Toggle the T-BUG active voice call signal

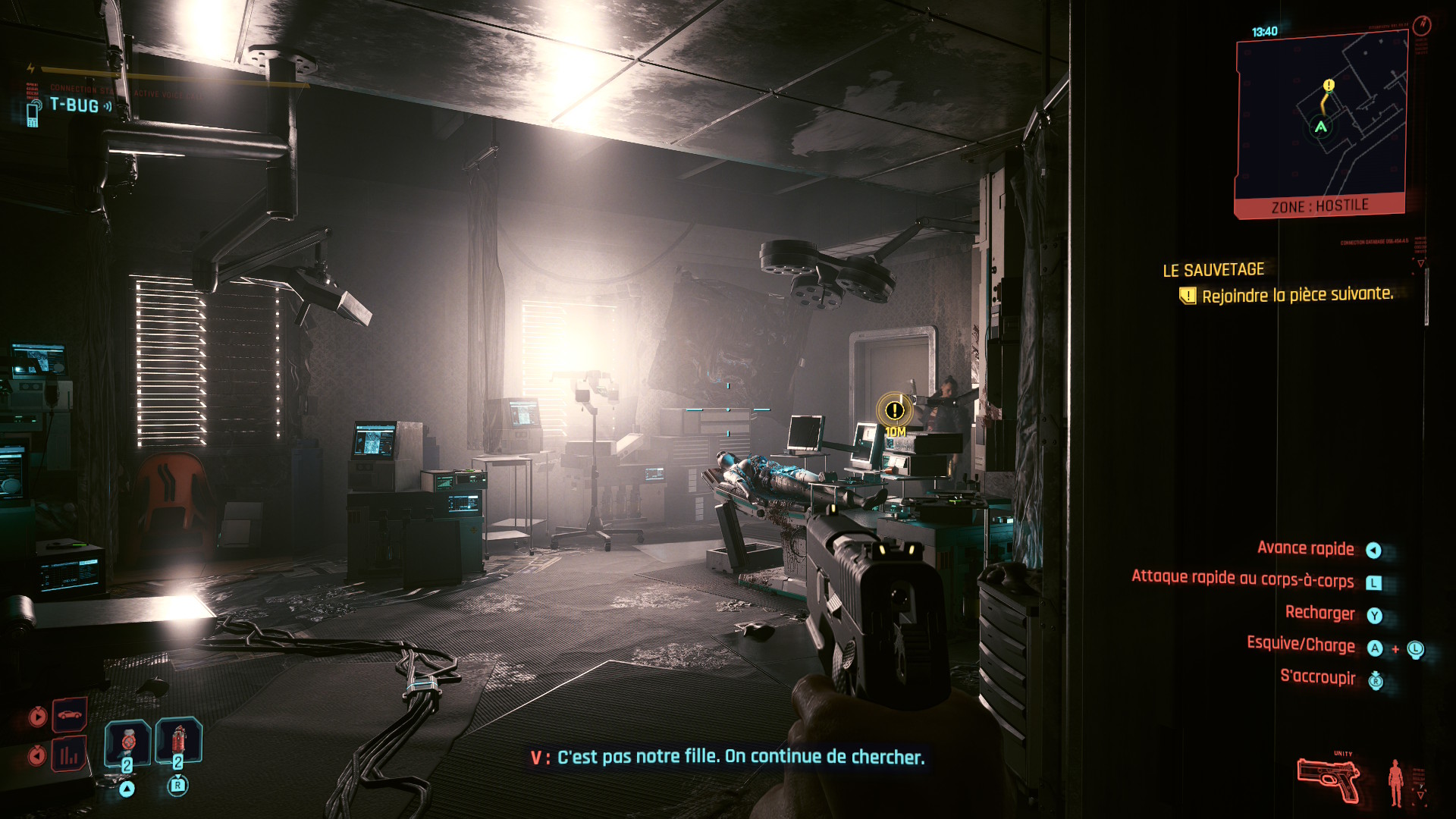(108, 107)
